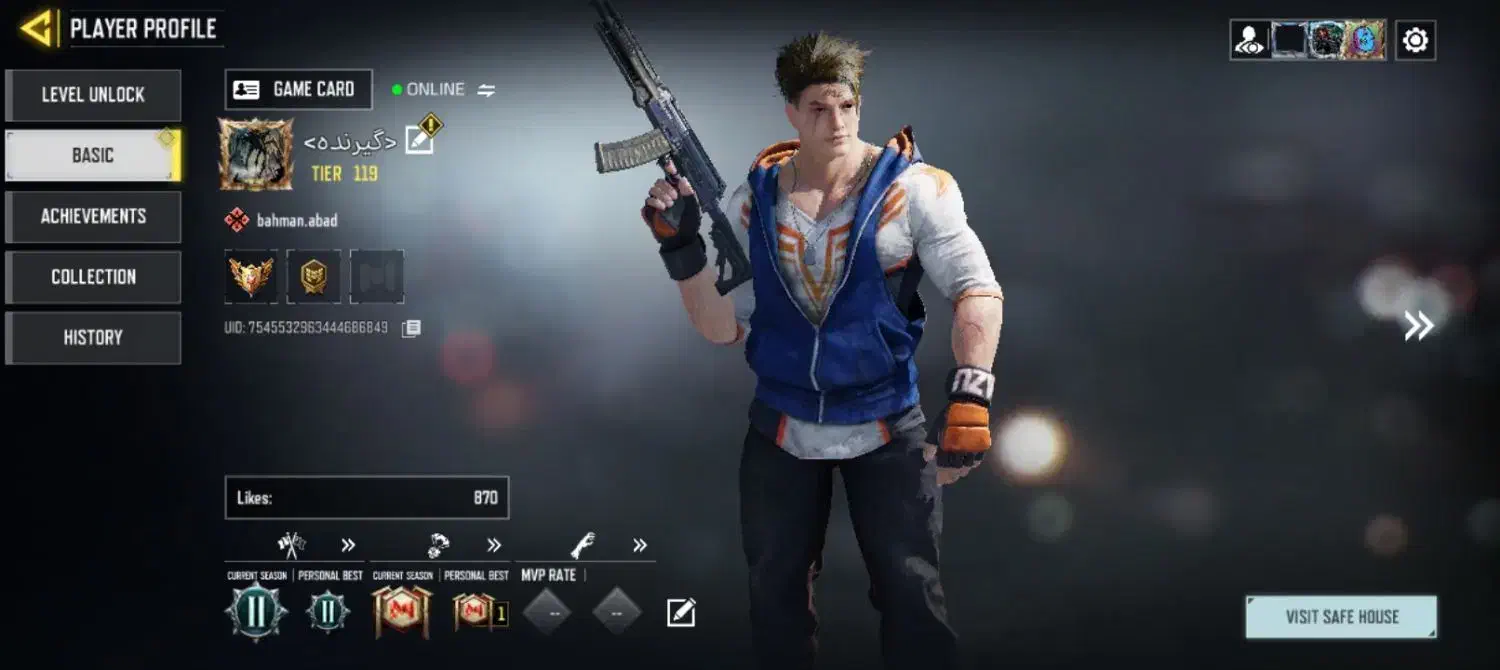Go back using the yellow arrow
The width and height of the screenshot is (1500, 670).
point(38,29)
